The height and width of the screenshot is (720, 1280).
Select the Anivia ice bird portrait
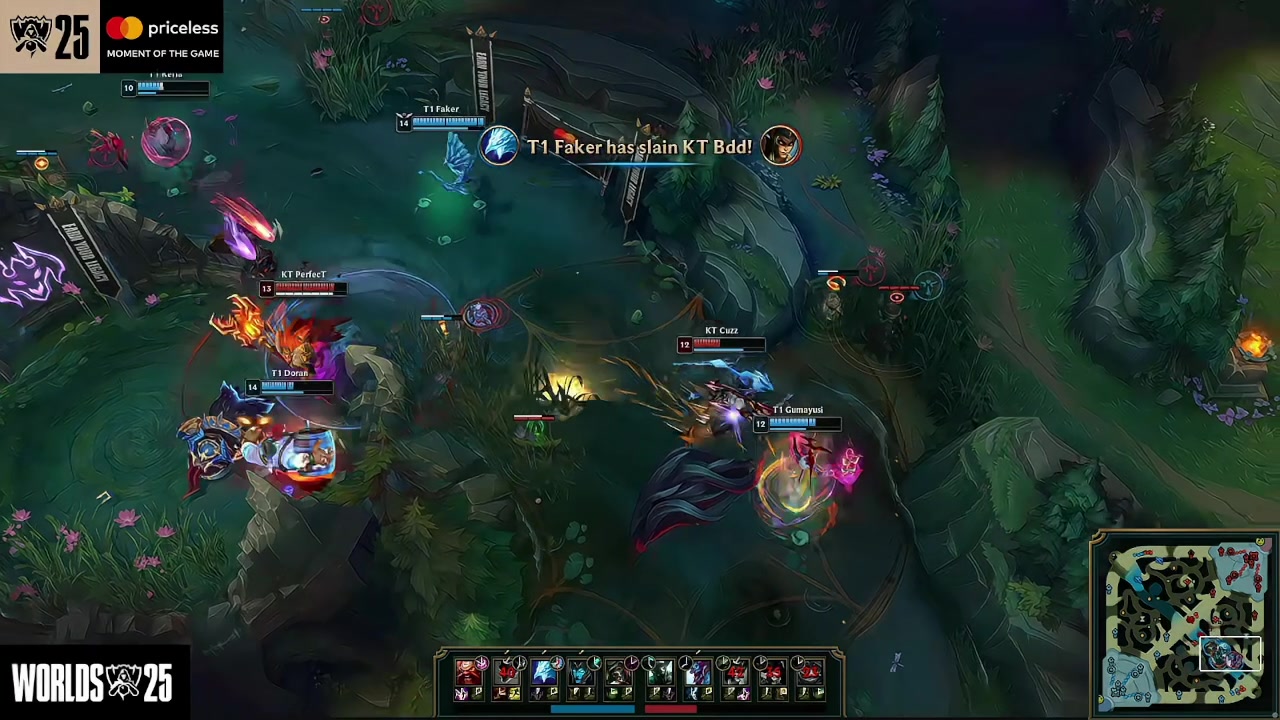[x=544, y=672]
